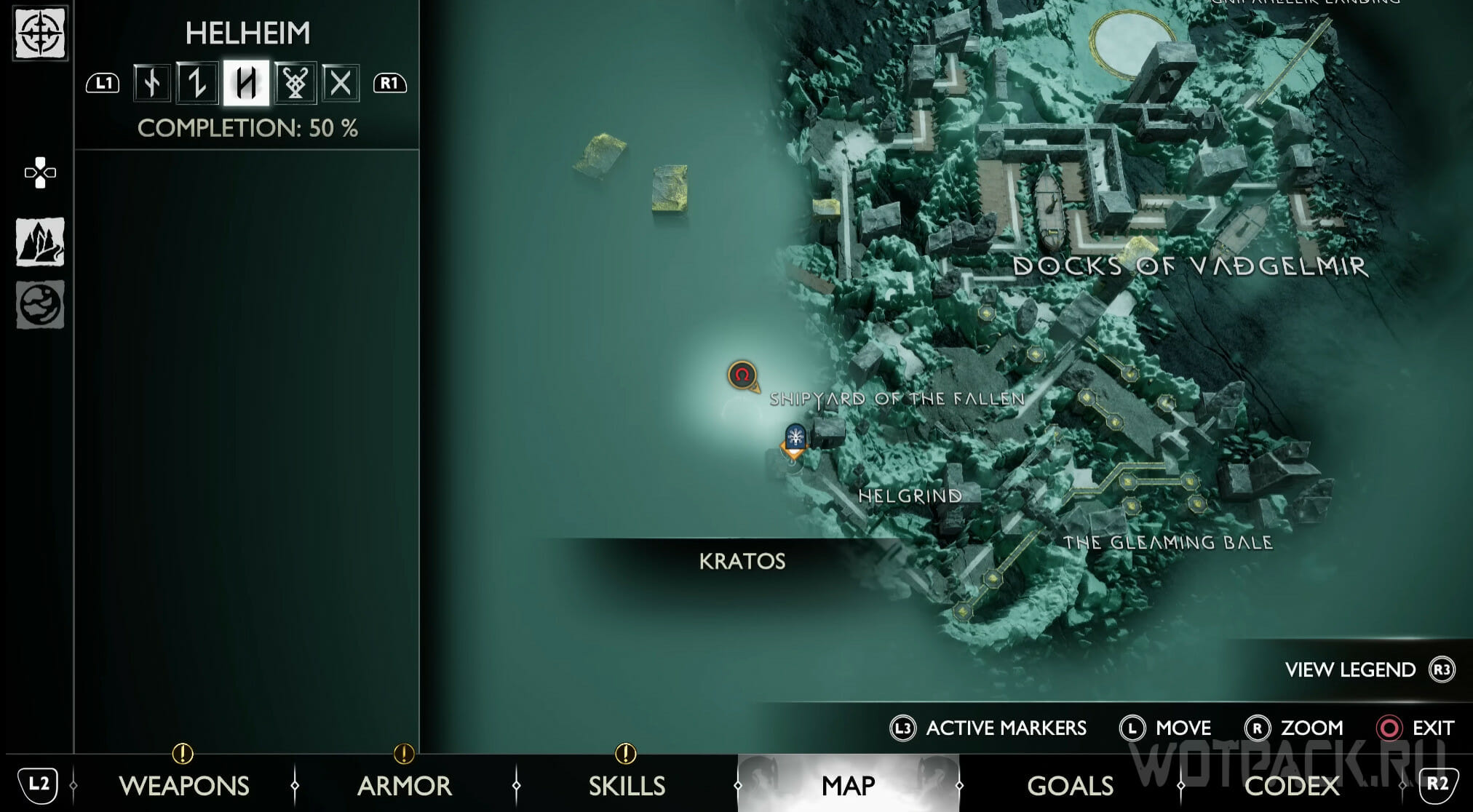Select the highlighted Map tab

848,786
